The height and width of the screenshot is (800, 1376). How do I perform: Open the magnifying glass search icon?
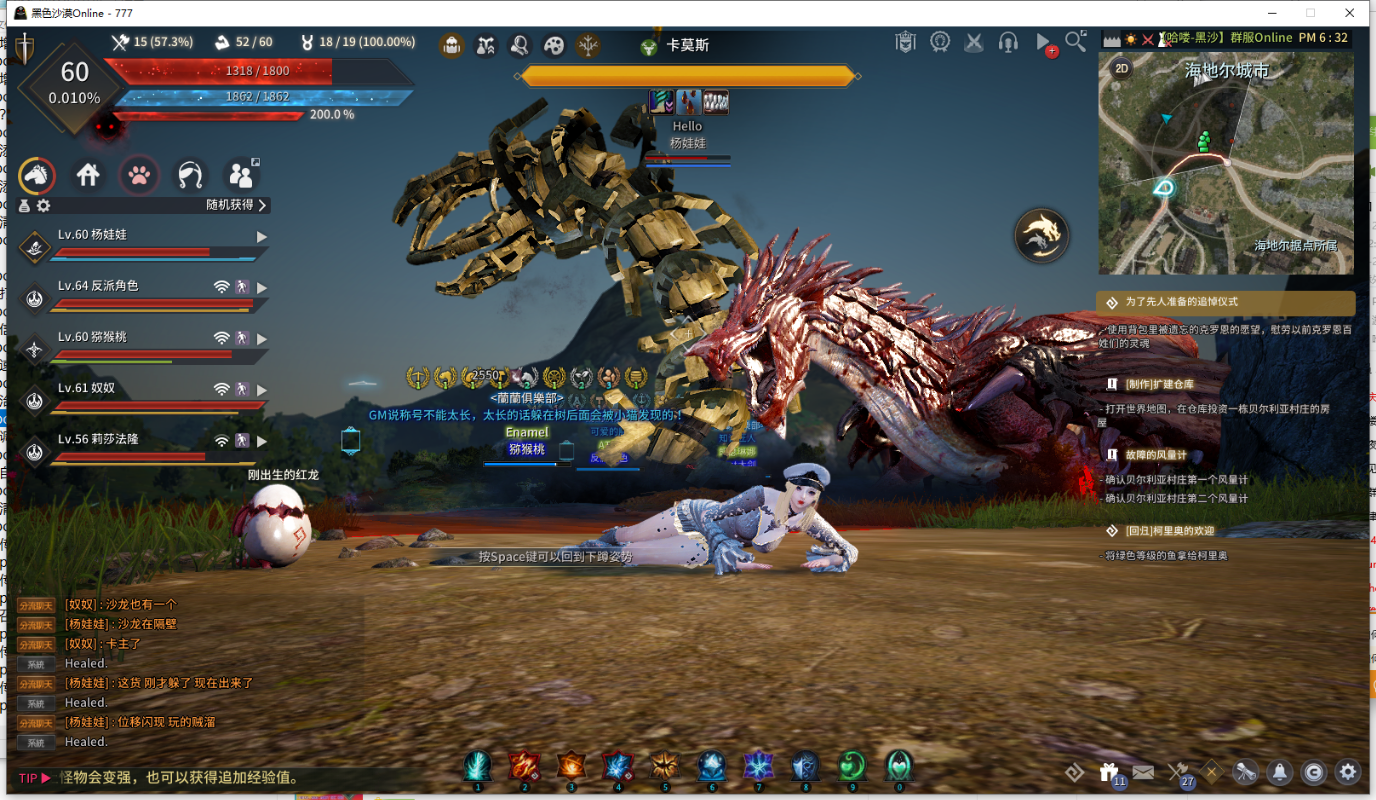coord(1075,41)
